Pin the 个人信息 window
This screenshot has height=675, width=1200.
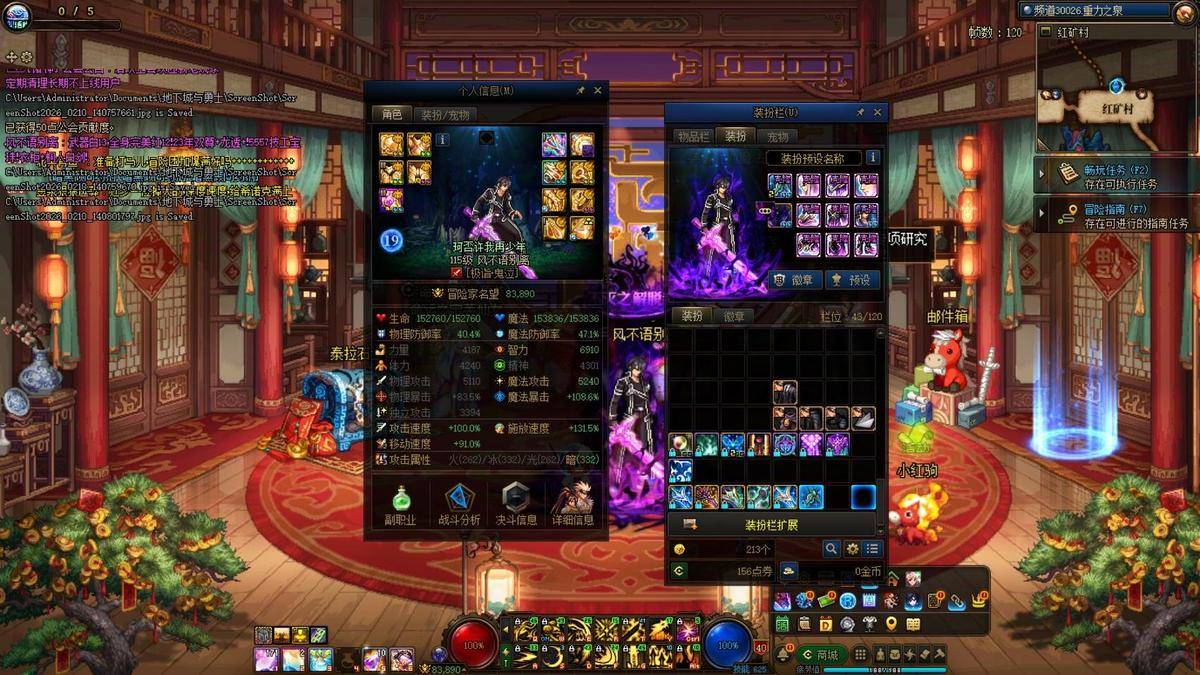click(x=580, y=90)
